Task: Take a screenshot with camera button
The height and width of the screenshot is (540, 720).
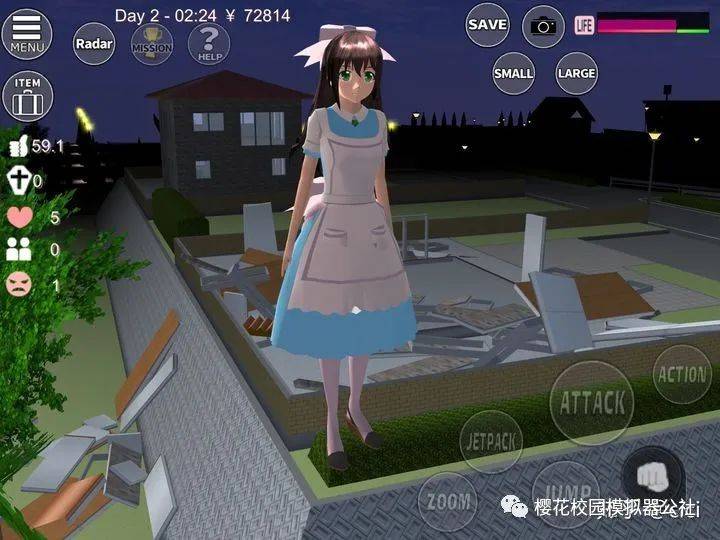Action: (x=543, y=26)
